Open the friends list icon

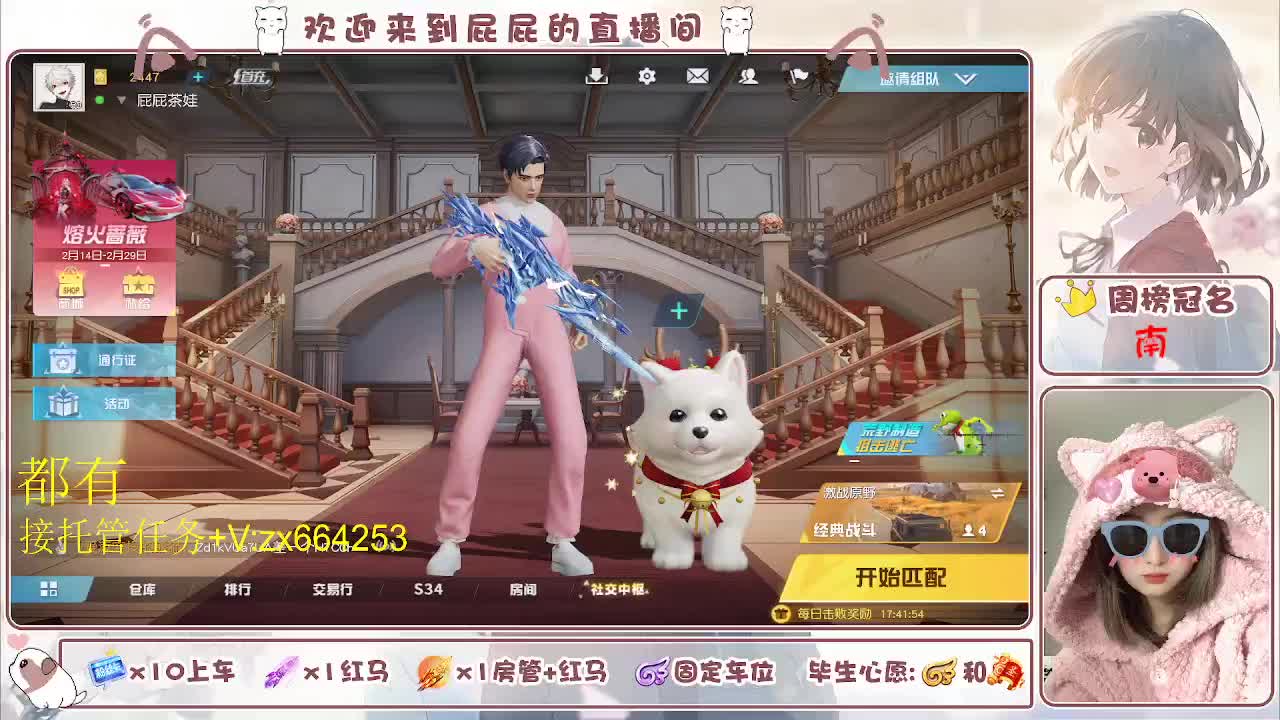[746, 76]
